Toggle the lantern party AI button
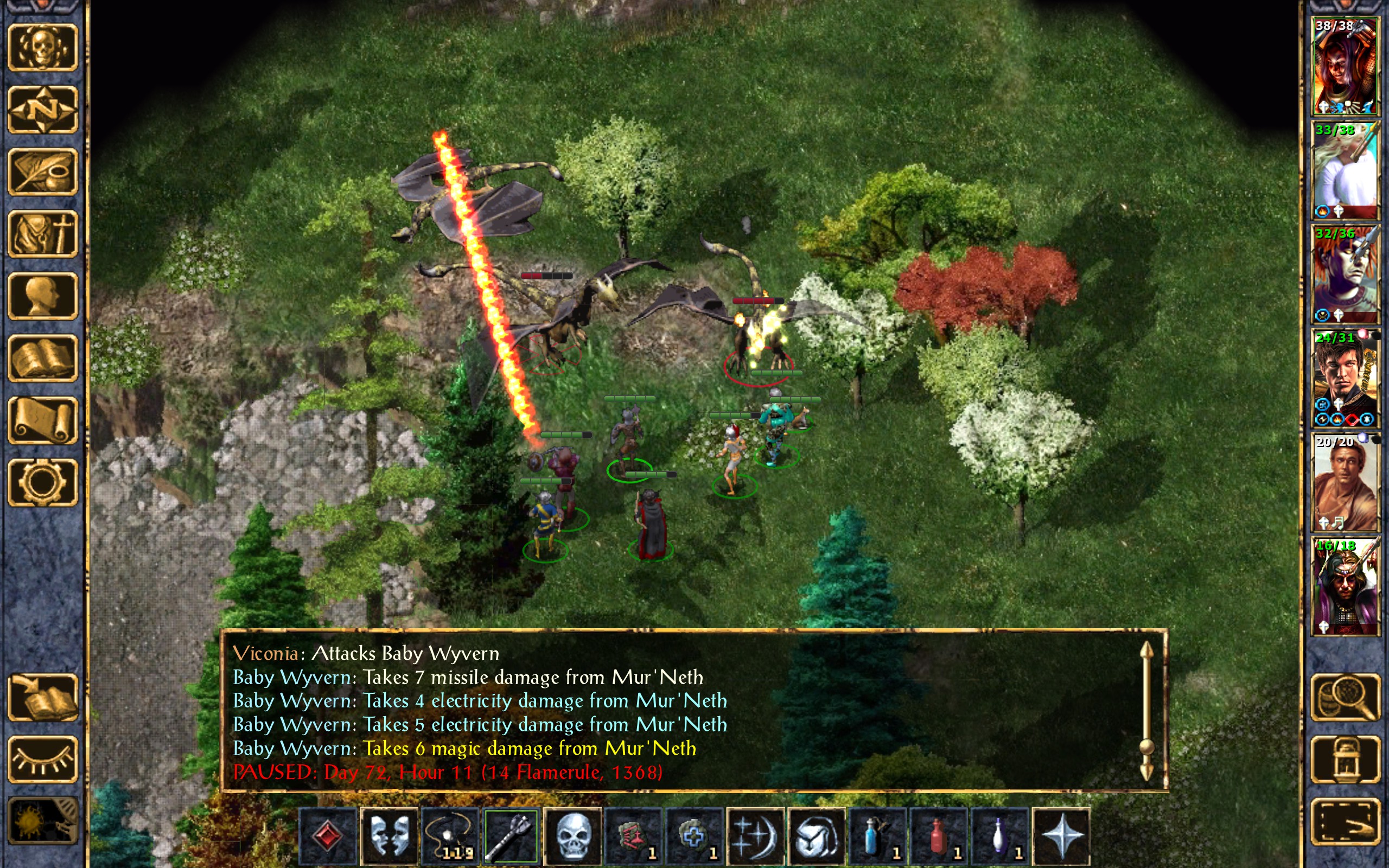Viewport: 1389px width, 868px height. [1345, 759]
